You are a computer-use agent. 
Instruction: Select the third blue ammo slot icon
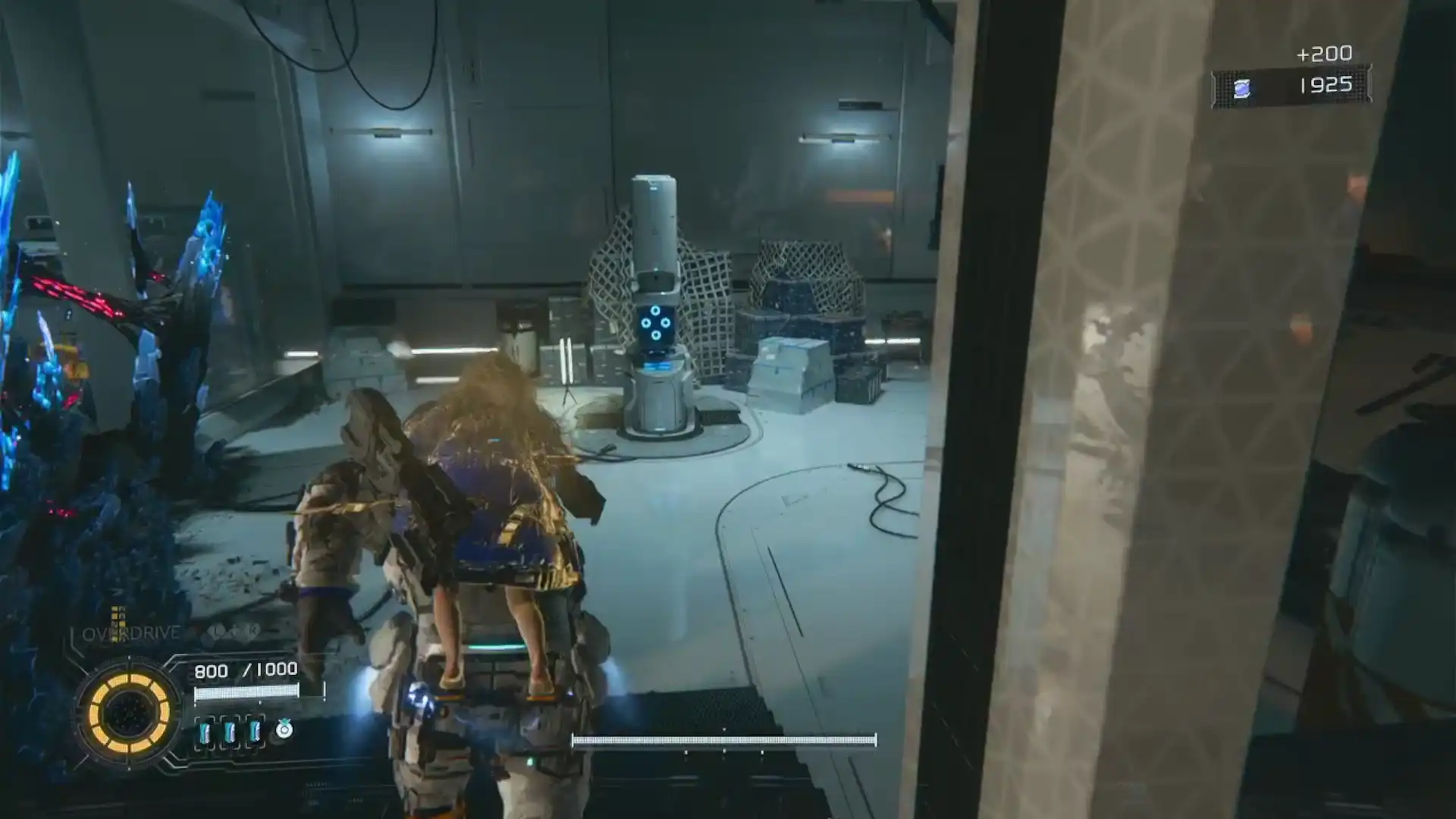click(x=254, y=731)
